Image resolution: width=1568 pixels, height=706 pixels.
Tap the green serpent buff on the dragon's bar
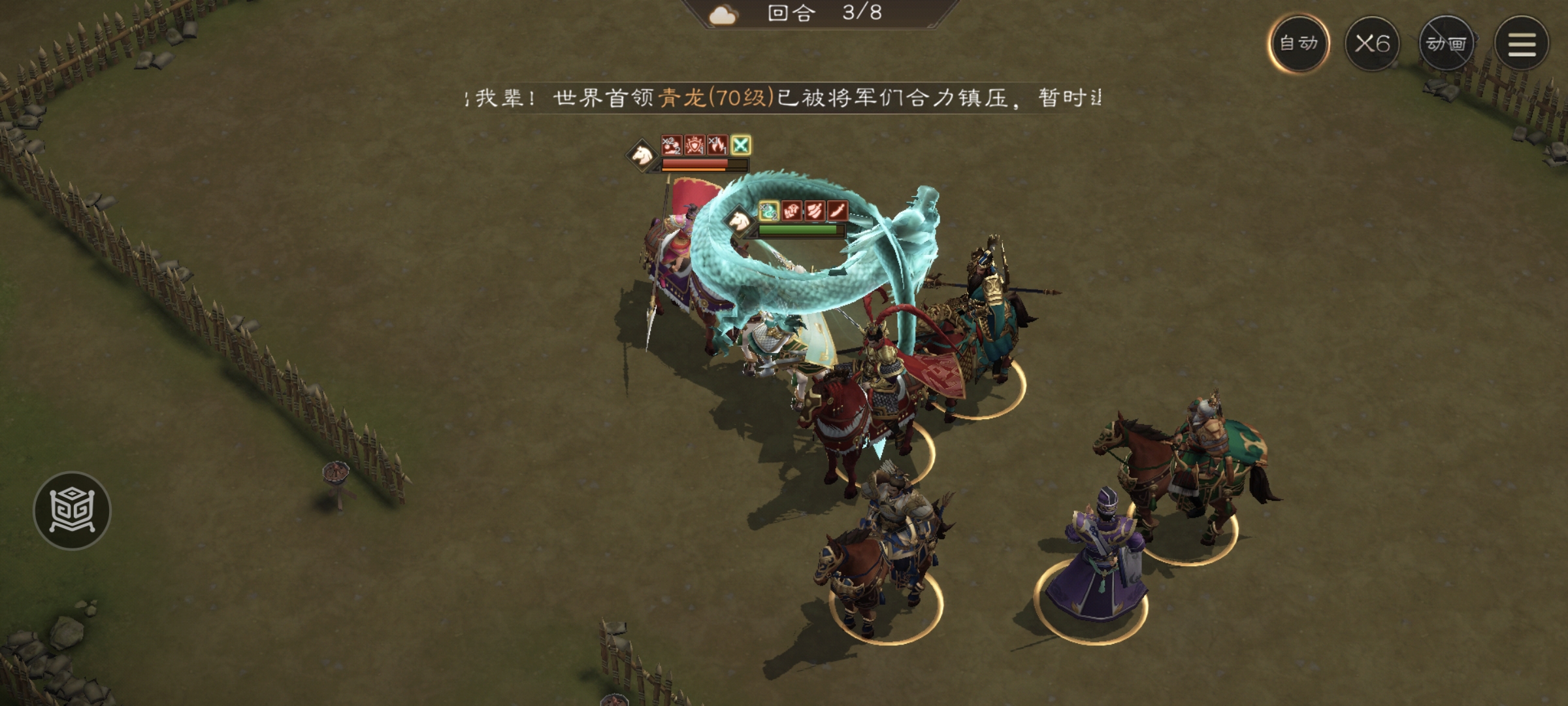tap(769, 210)
